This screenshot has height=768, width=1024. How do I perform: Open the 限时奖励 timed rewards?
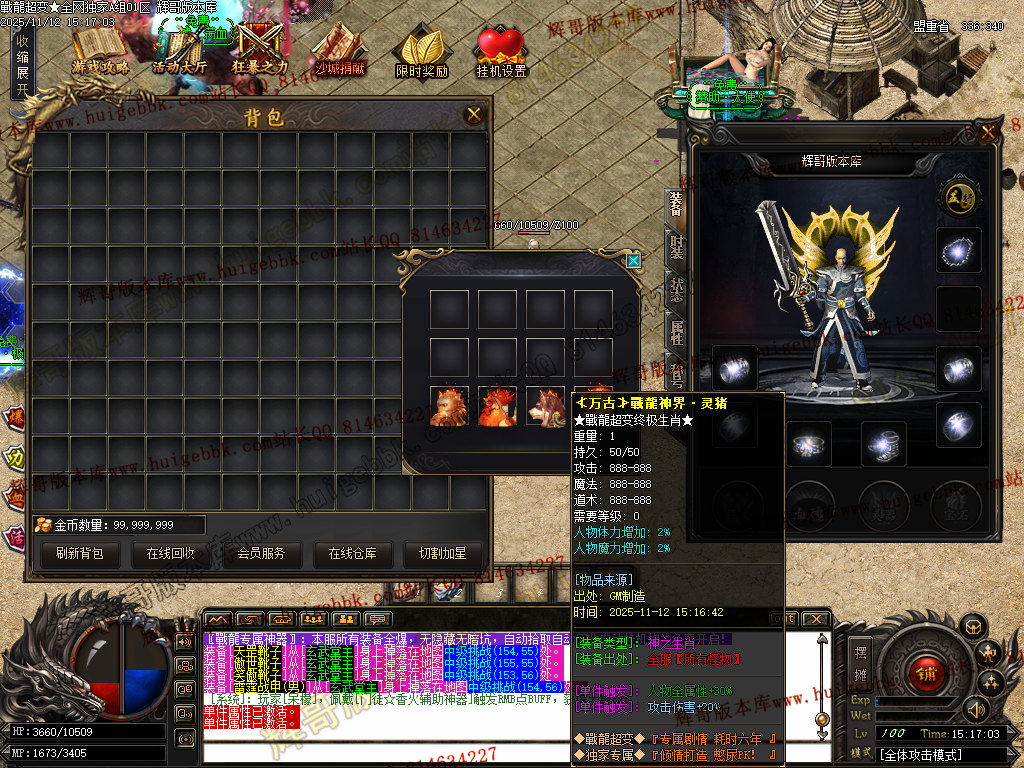point(421,52)
